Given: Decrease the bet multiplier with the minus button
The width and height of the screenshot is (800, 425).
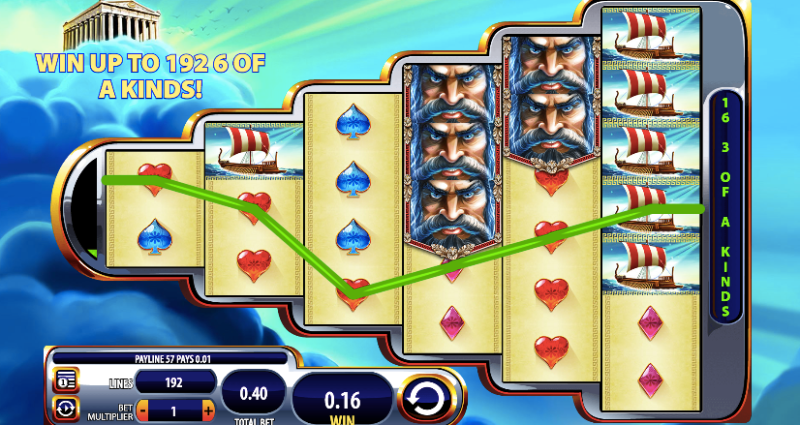Looking at the screenshot, I should tap(142, 410).
